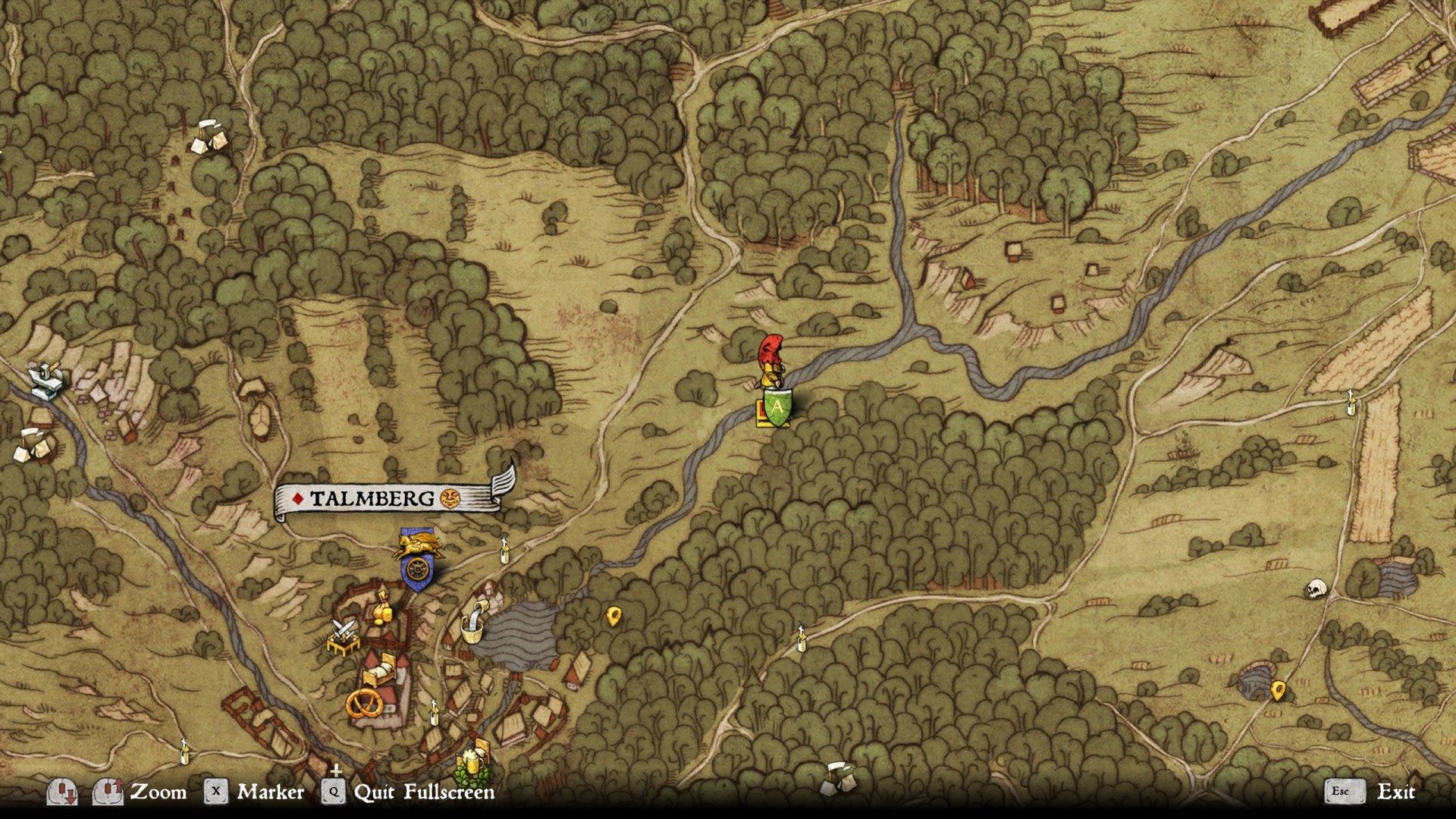The image size is (1456, 819).
Task: Click the water bucket bathhouse icon
Action: [x=474, y=623]
